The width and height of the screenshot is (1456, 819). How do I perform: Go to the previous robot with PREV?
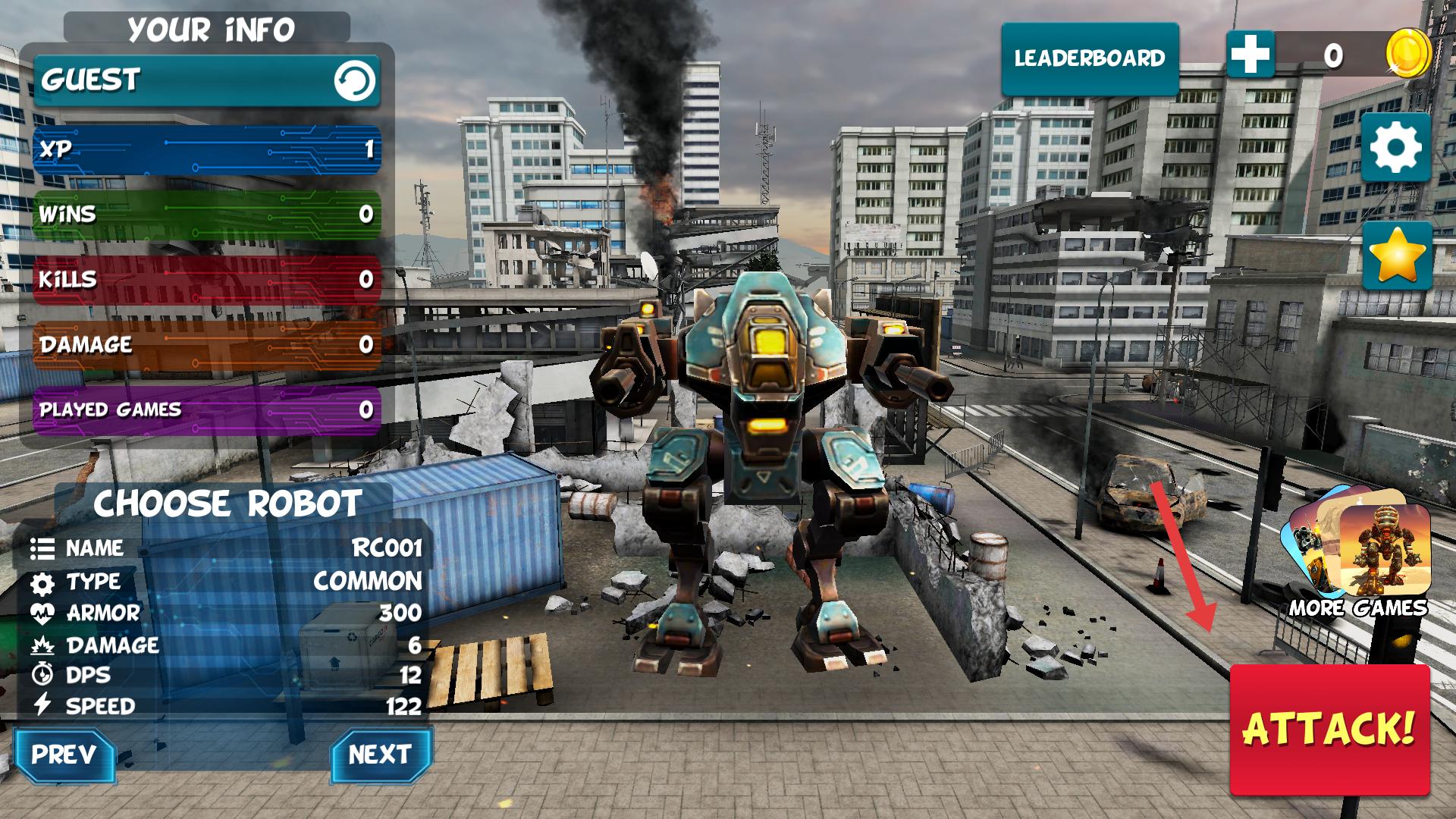(64, 755)
